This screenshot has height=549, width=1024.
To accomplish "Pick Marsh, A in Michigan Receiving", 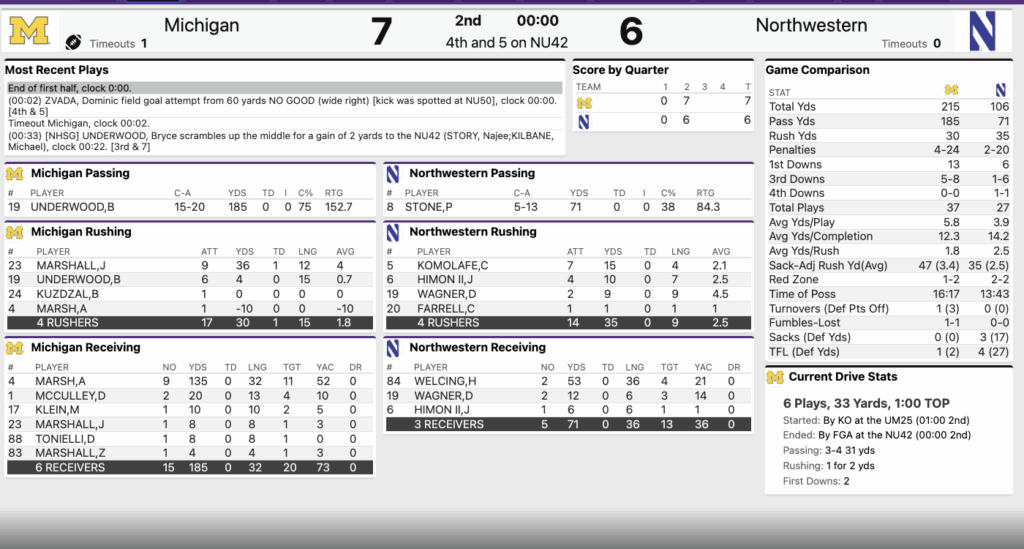I will click(61, 381).
